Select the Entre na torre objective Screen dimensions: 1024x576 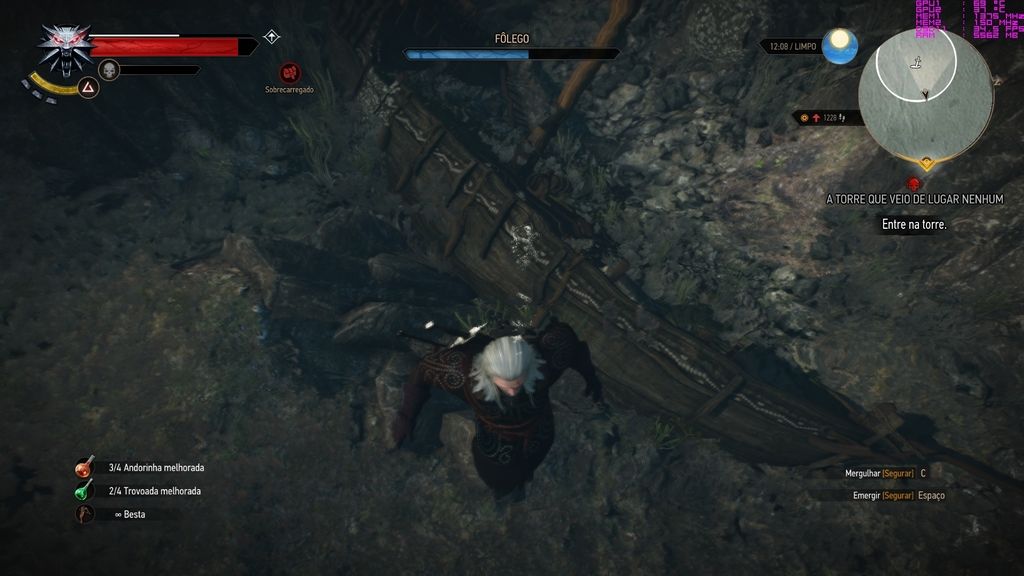click(914, 225)
